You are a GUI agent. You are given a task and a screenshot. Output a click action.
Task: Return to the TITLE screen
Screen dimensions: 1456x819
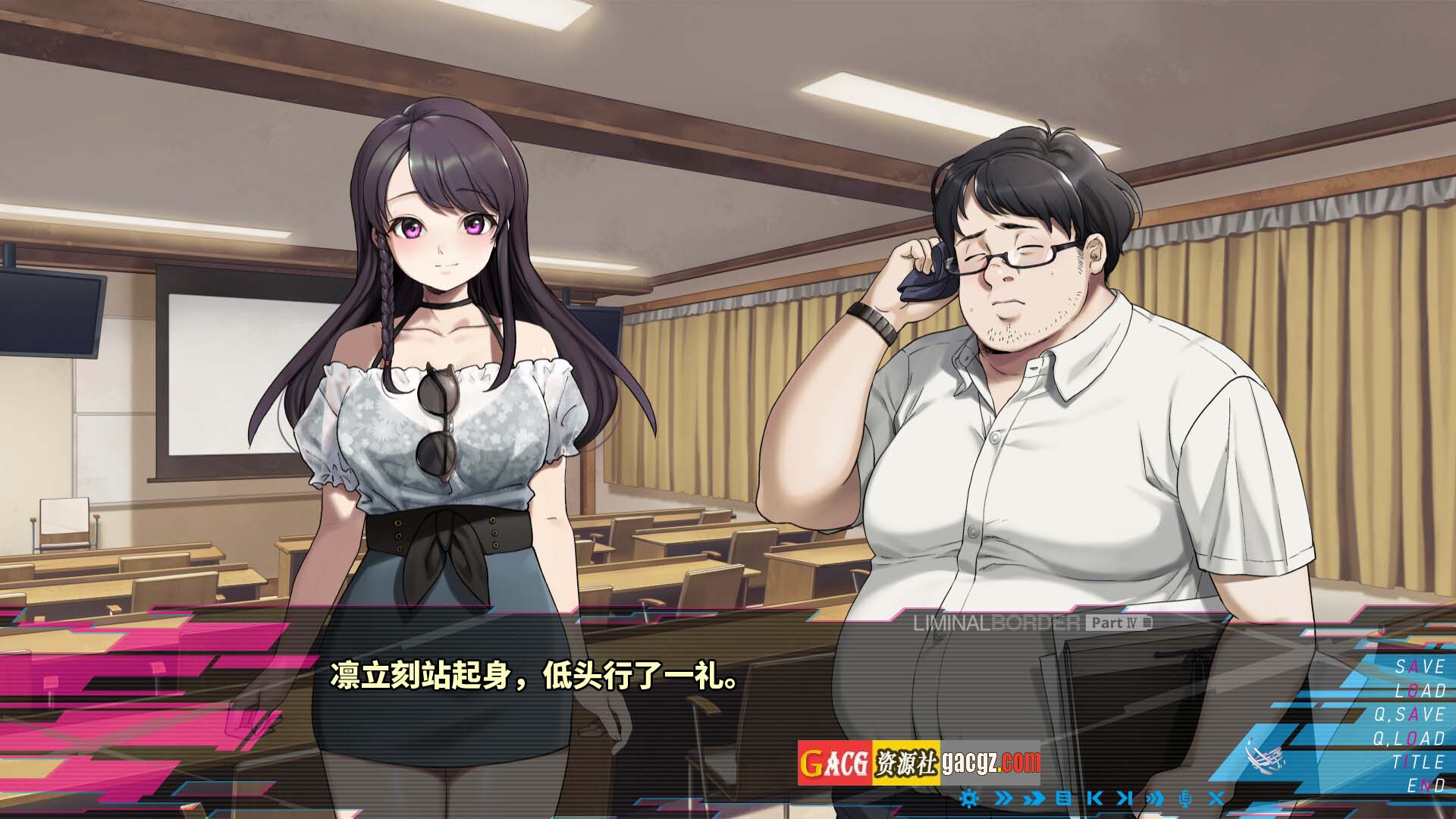click(1417, 761)
